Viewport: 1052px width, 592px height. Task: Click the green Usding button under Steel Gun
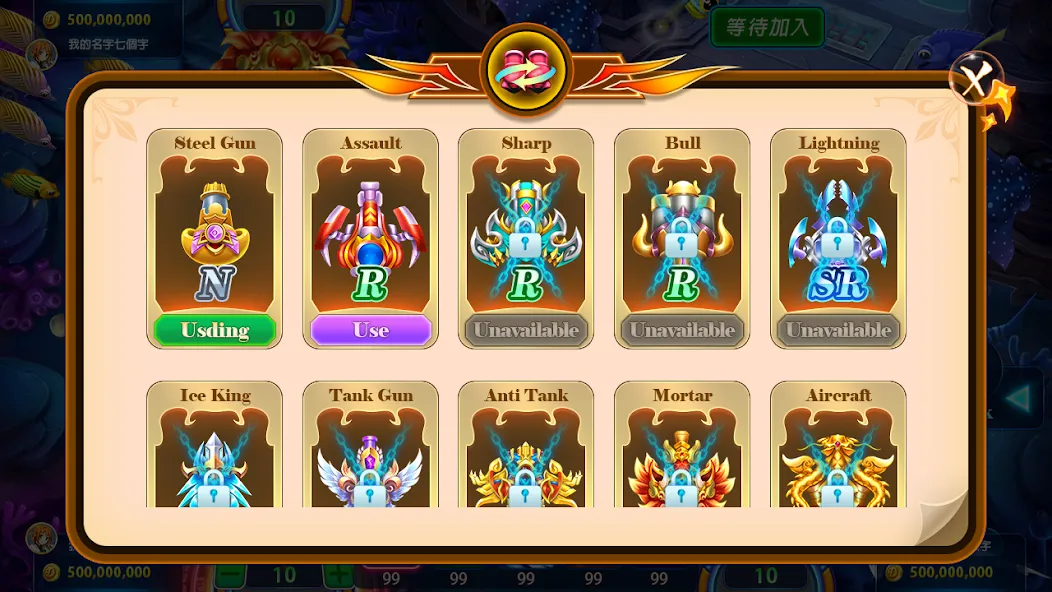point(215,330)
